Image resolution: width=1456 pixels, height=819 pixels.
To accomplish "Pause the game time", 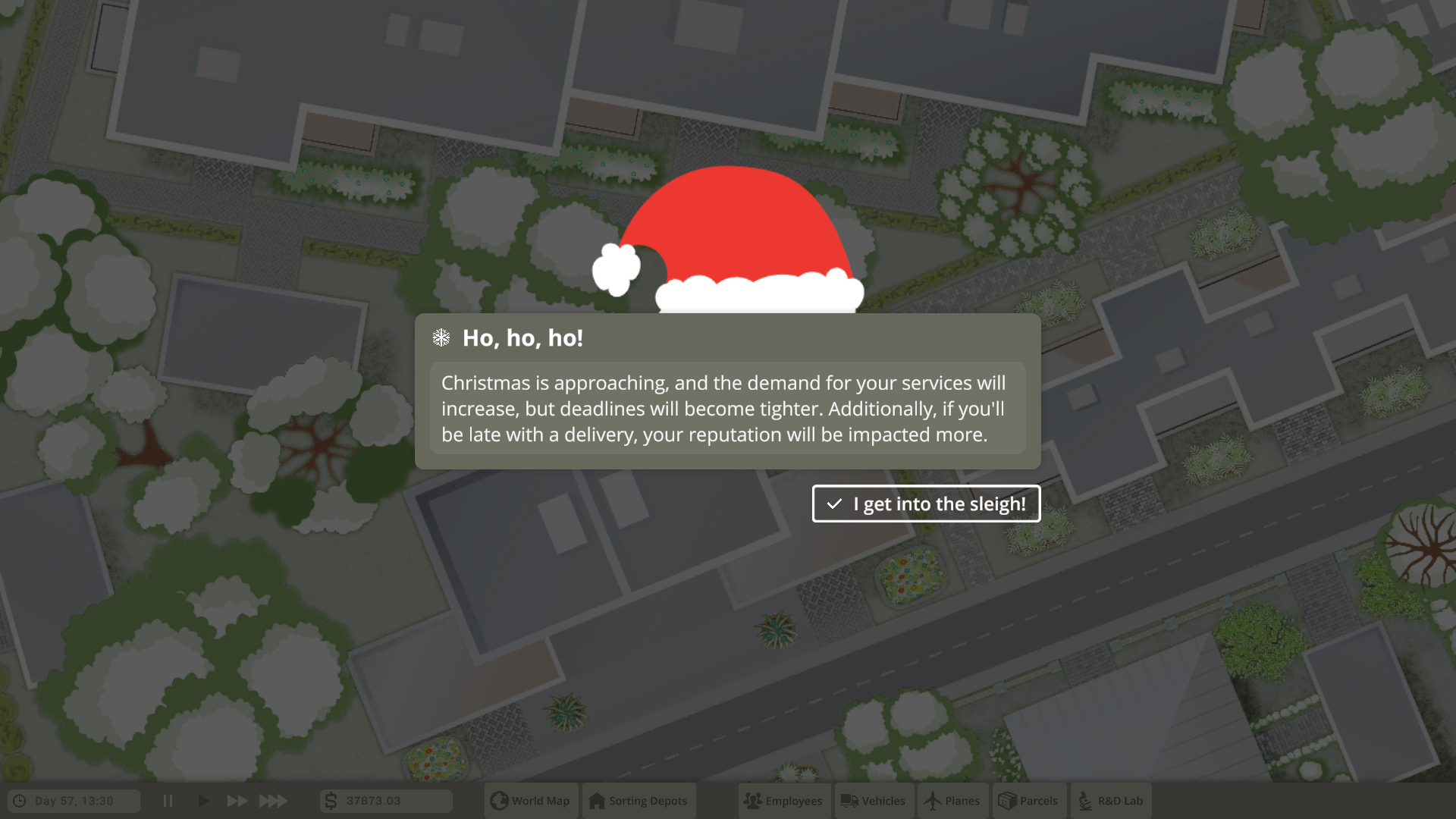I will (x=168, y=801).
